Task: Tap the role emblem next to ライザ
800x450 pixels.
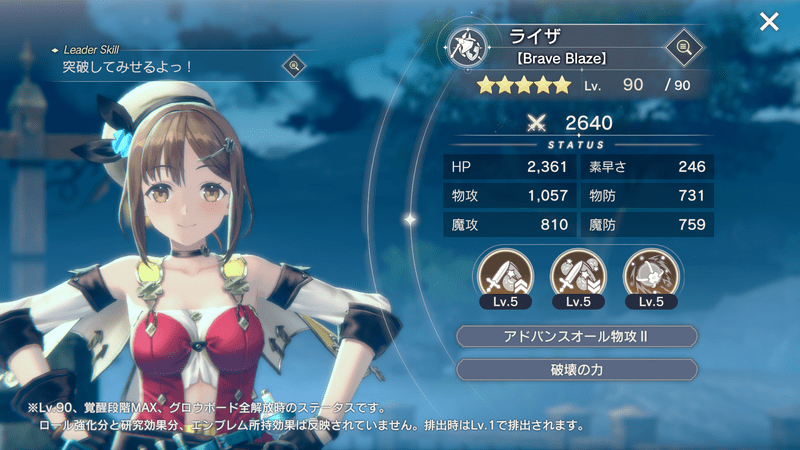Action: [x=467, y=46]
